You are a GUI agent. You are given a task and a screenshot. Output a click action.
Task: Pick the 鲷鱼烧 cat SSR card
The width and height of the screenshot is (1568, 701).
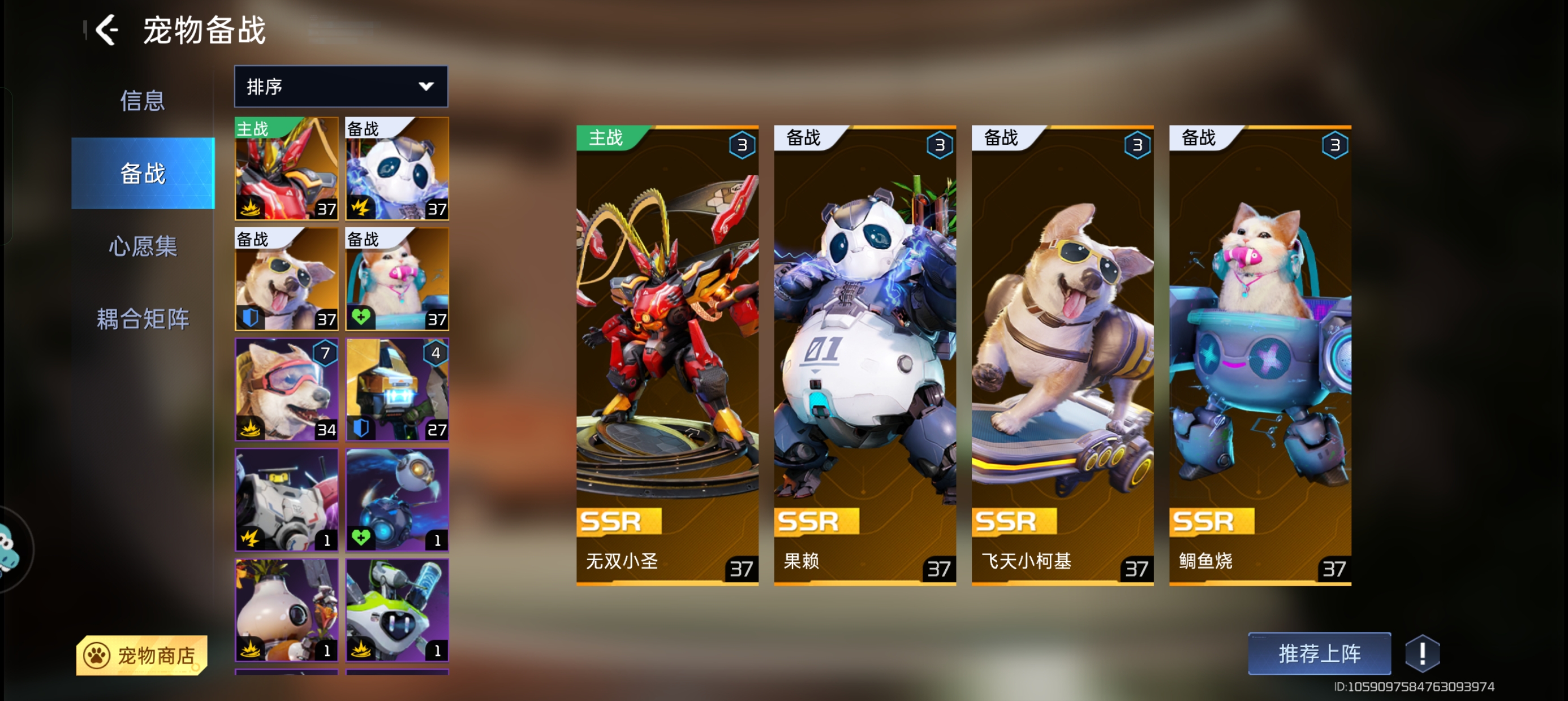(x=1260, y=356)
